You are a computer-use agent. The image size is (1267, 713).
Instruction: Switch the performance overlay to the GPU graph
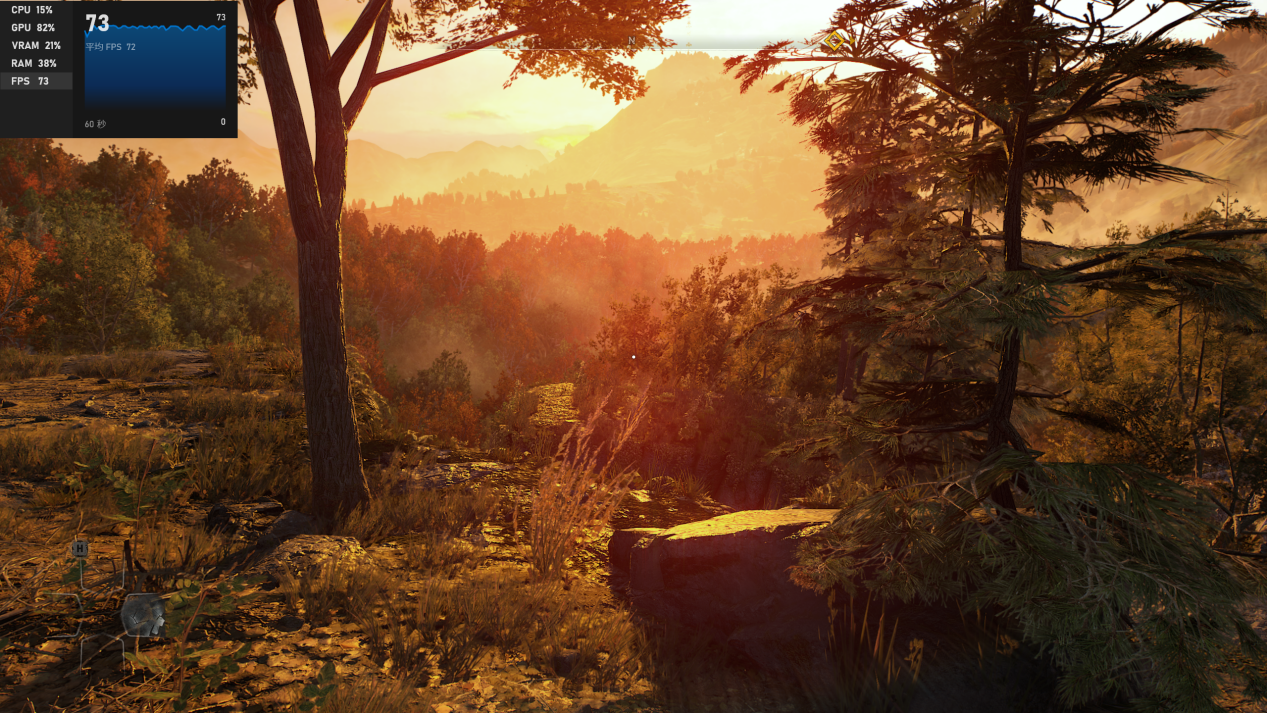(x=33, y=28)
